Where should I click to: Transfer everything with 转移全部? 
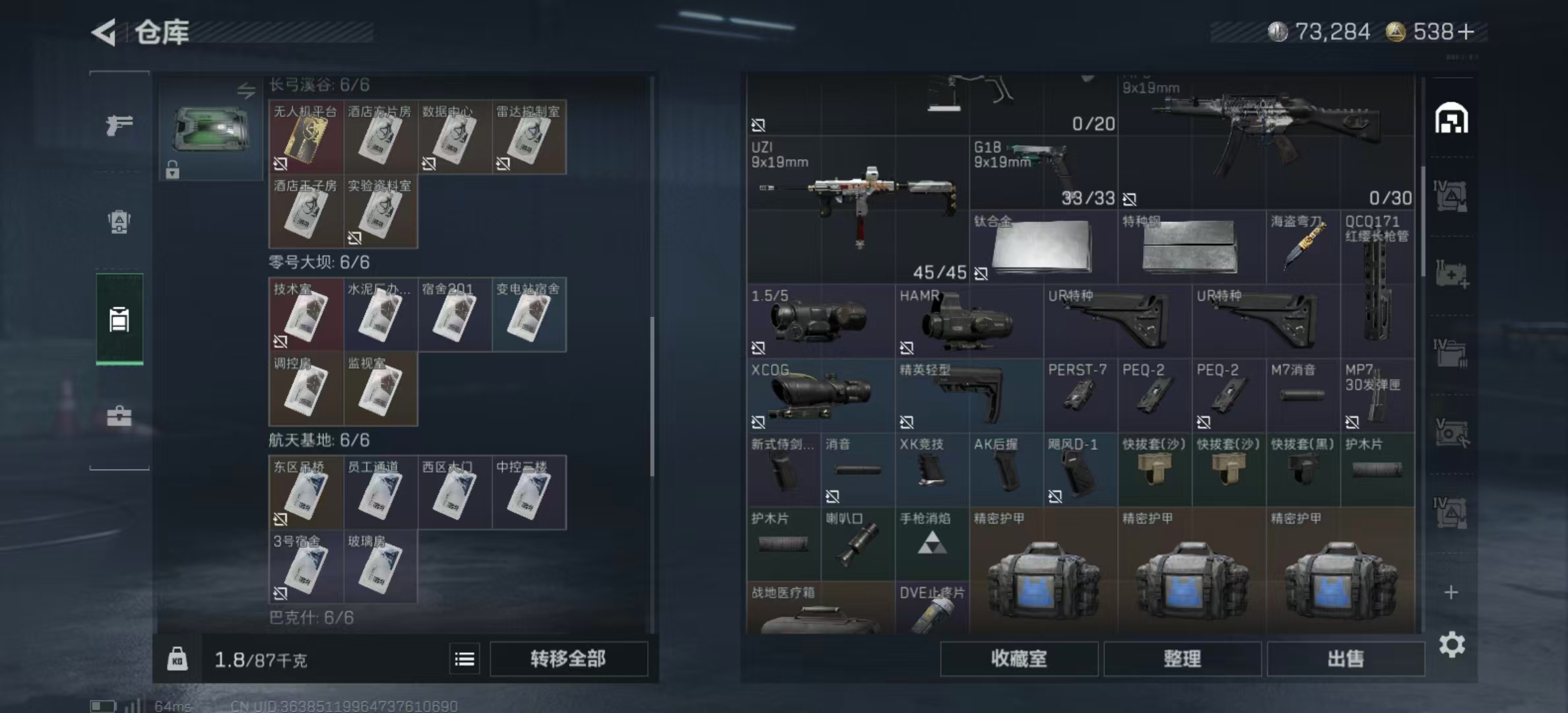tap(568, 658)
